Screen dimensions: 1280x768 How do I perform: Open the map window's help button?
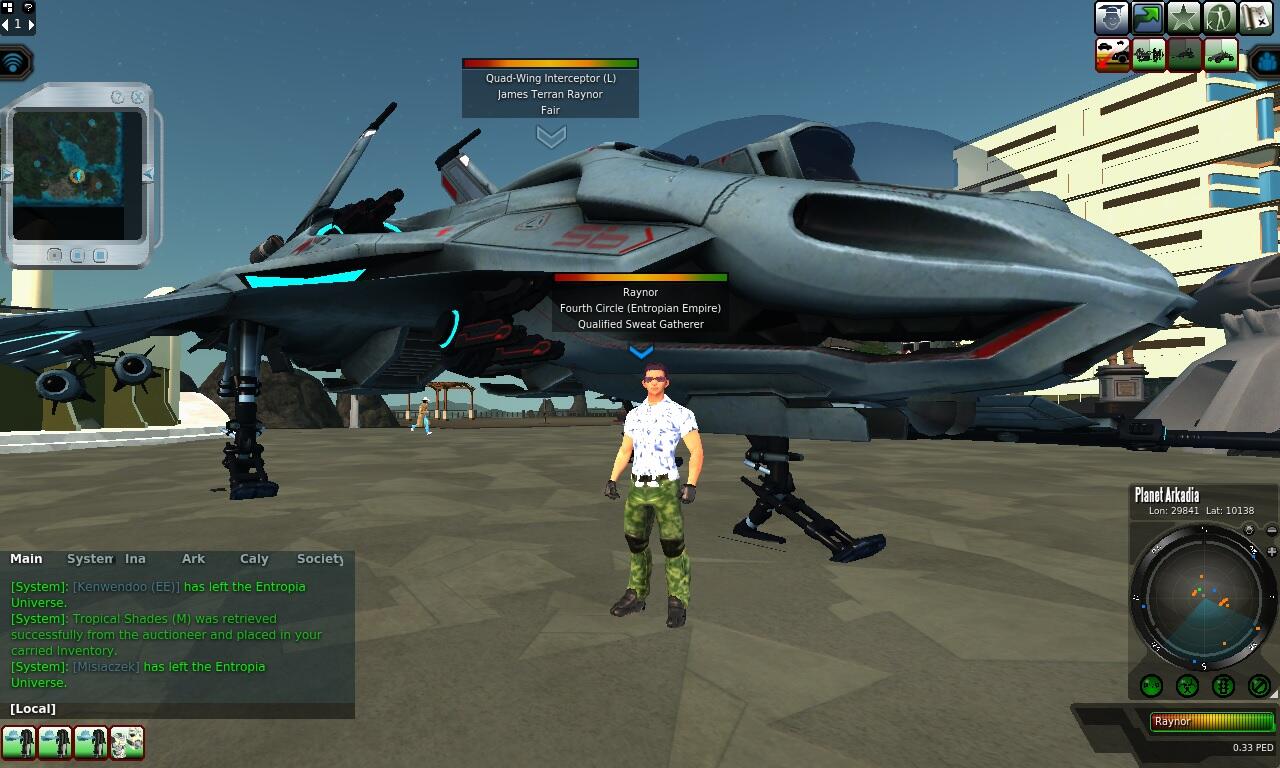(118, 97)
